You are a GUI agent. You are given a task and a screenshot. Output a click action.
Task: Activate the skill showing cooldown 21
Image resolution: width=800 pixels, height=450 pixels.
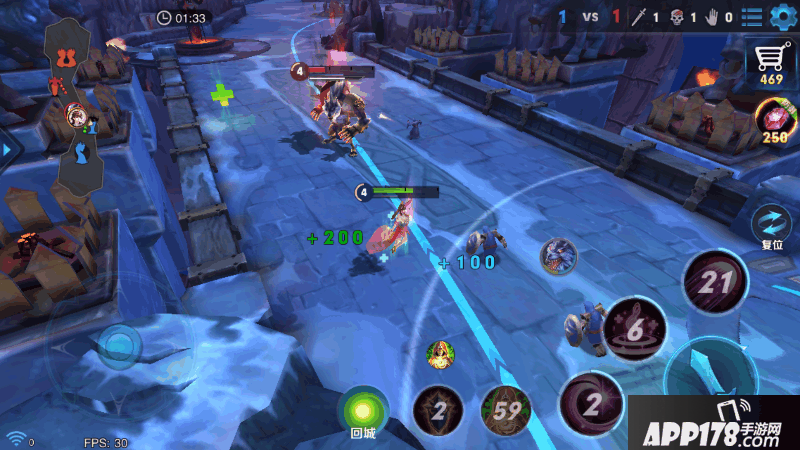(715, 283)
